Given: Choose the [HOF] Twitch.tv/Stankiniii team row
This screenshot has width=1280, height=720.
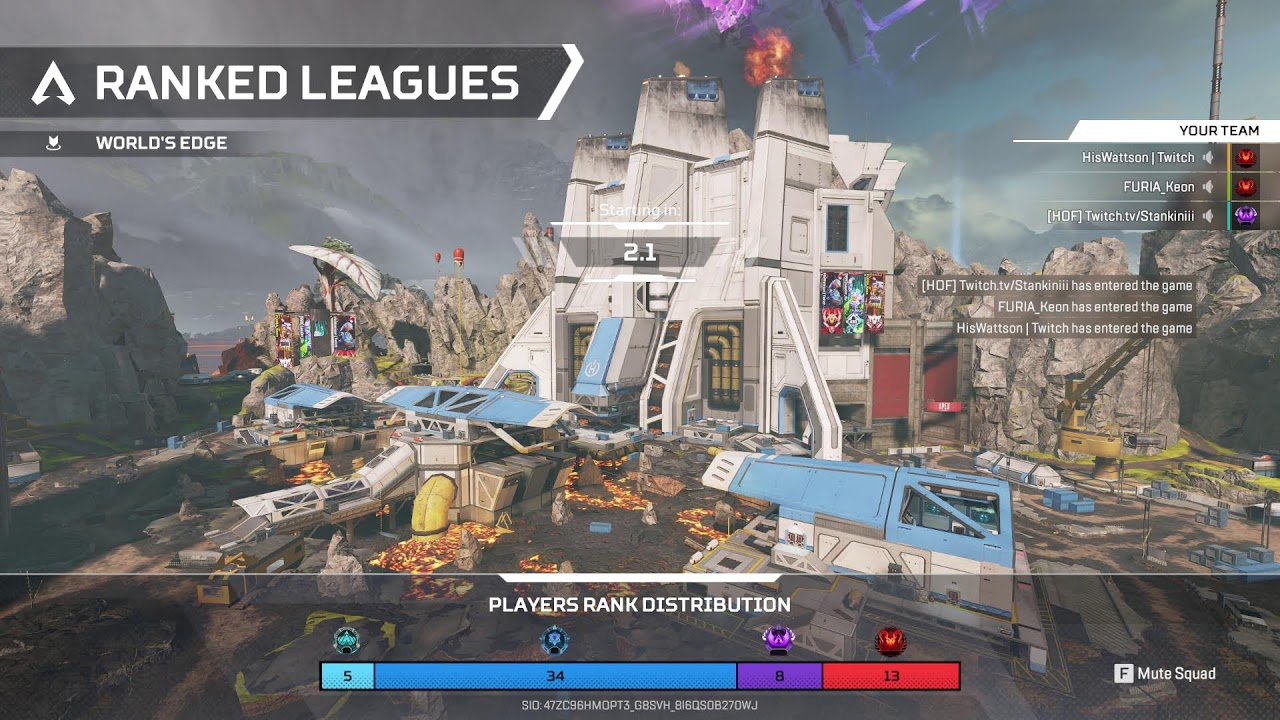Looking at the screenshot, I should 1120,216.
